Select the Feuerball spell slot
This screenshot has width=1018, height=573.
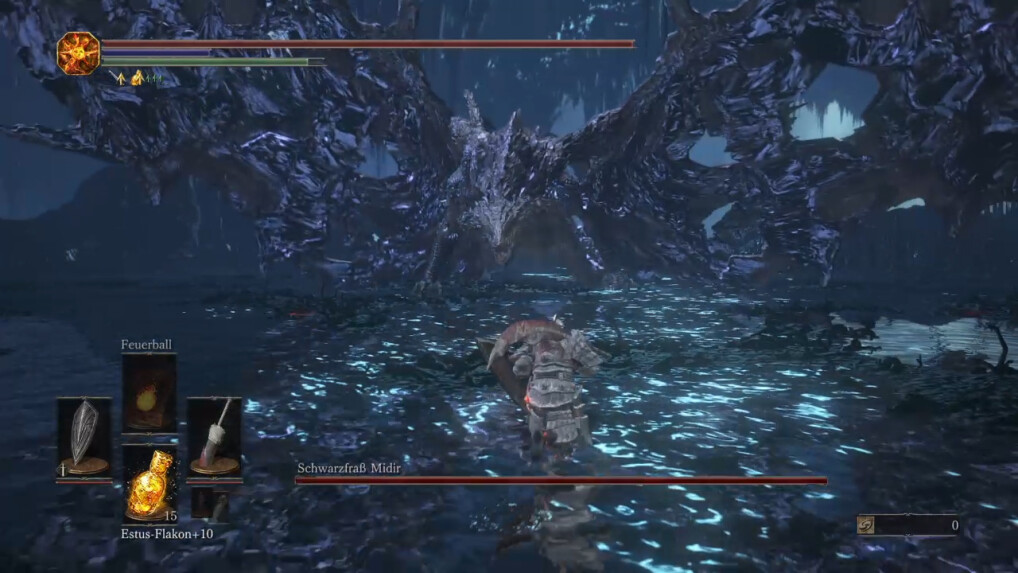(149, 393)
